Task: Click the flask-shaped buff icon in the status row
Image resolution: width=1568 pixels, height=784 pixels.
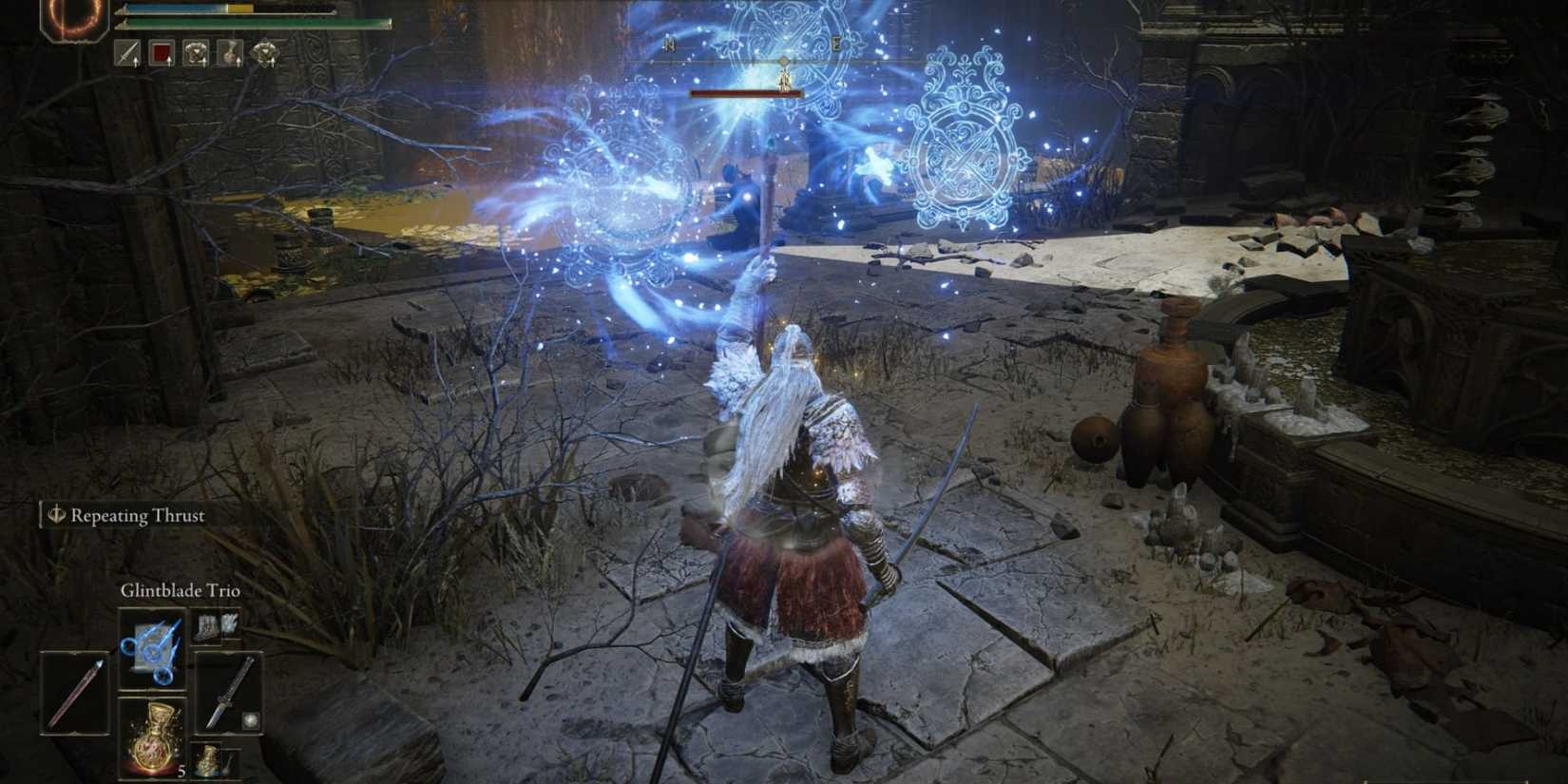Action: pyautogui.click(x=229, y=53)
